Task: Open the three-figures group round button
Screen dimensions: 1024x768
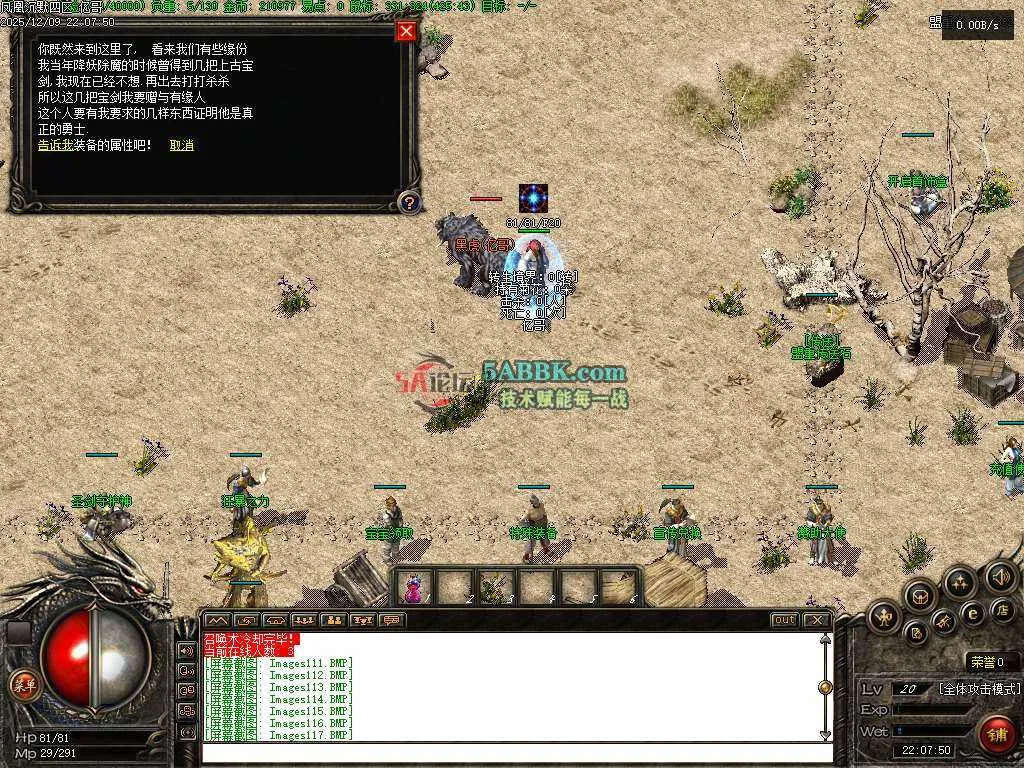Action: point(960,582)
